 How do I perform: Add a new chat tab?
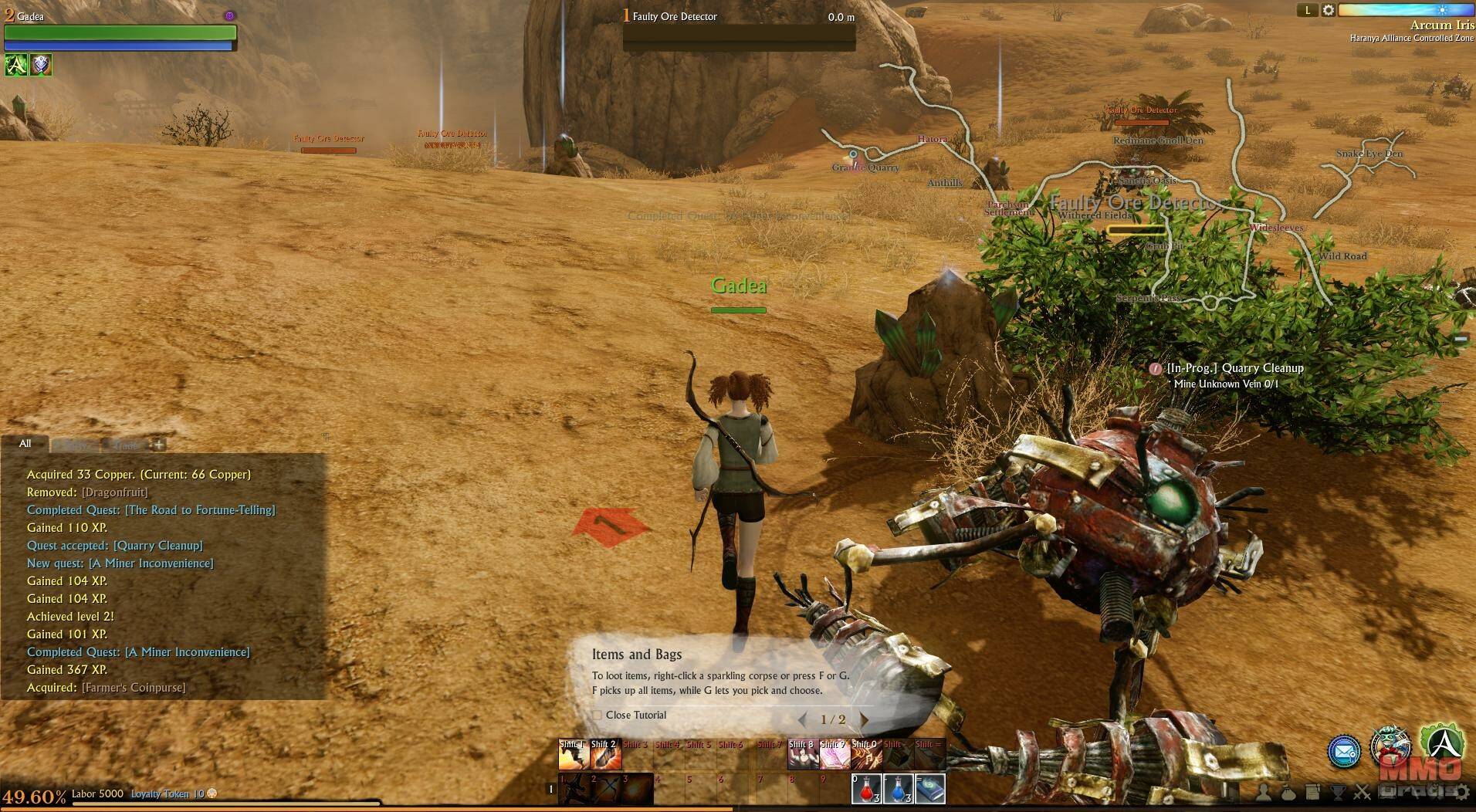pos(159,445)
